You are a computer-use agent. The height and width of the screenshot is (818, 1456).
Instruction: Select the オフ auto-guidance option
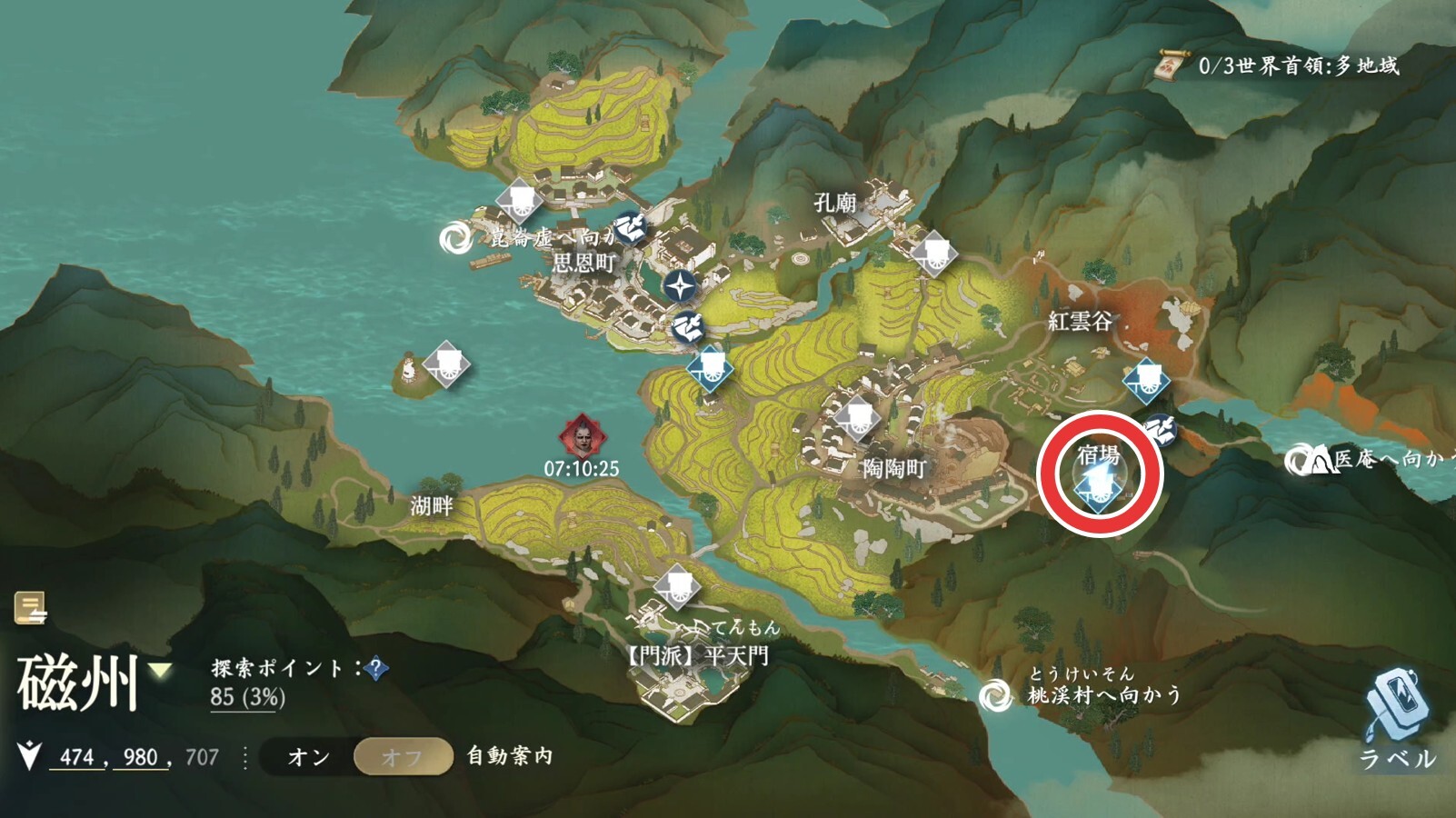(402, 757)
